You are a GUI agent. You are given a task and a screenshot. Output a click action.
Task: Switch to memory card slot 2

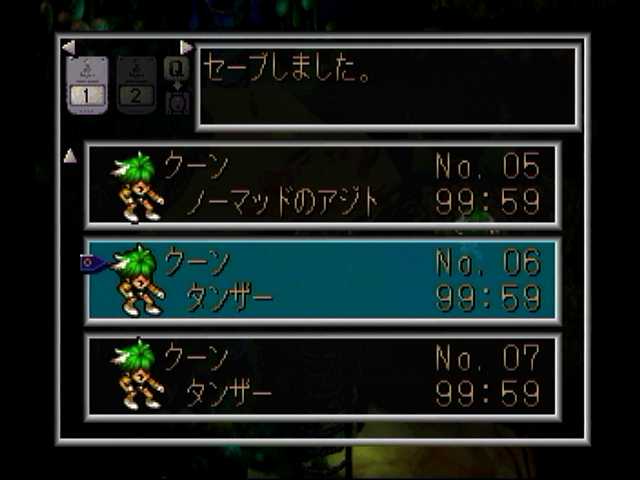pos(137,85)
